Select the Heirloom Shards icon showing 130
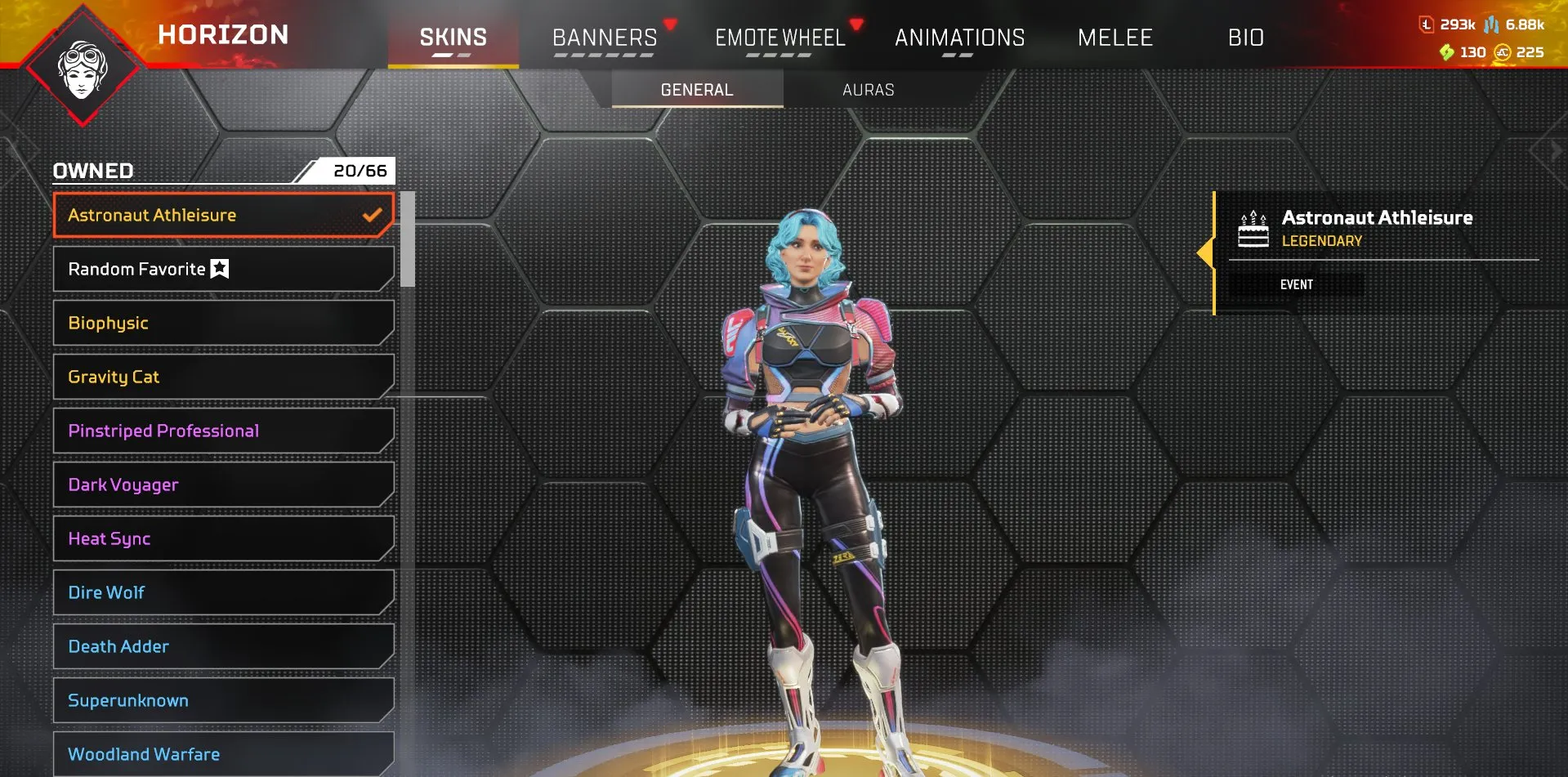1568x777 pixels. (1446, 51)
